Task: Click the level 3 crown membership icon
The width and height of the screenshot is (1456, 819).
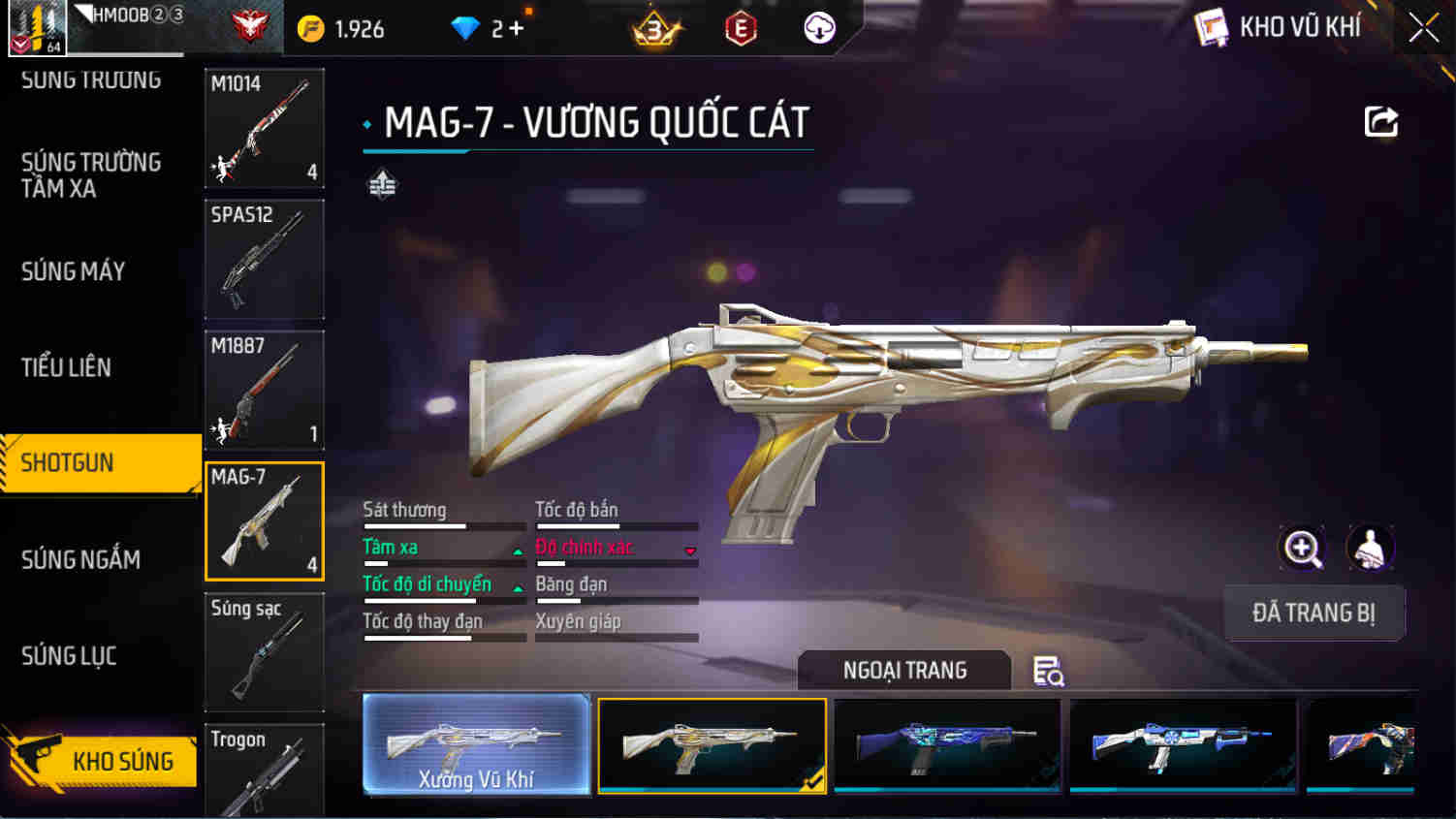Action: pyautogui.click(x=656, y=27)
